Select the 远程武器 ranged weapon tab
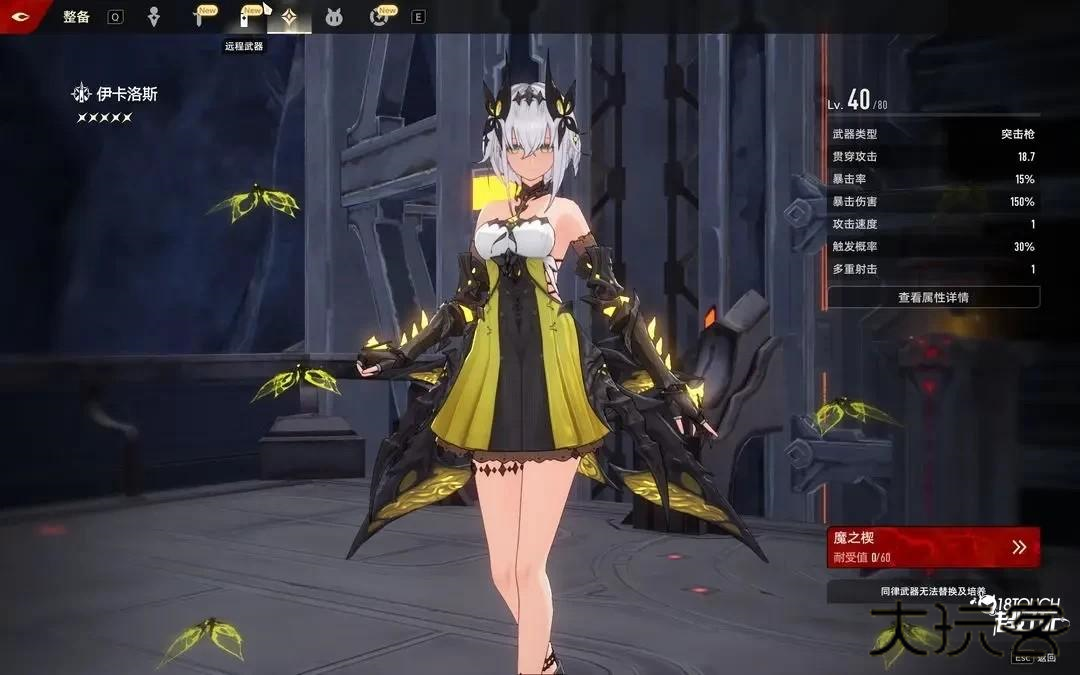This screenshot has height=675, width=1080. 244,17
